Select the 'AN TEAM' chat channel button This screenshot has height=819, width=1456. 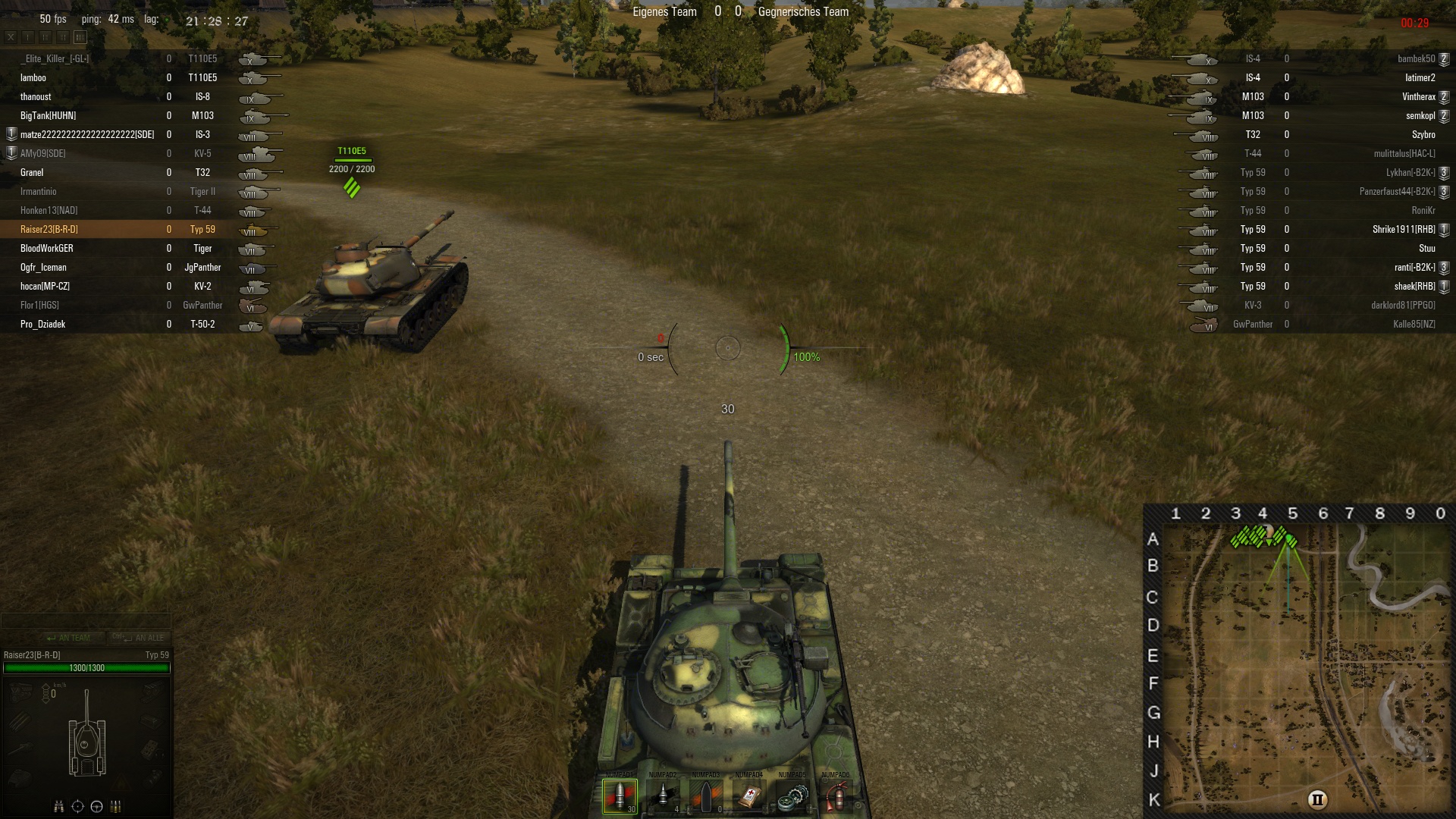pos(68,638)
